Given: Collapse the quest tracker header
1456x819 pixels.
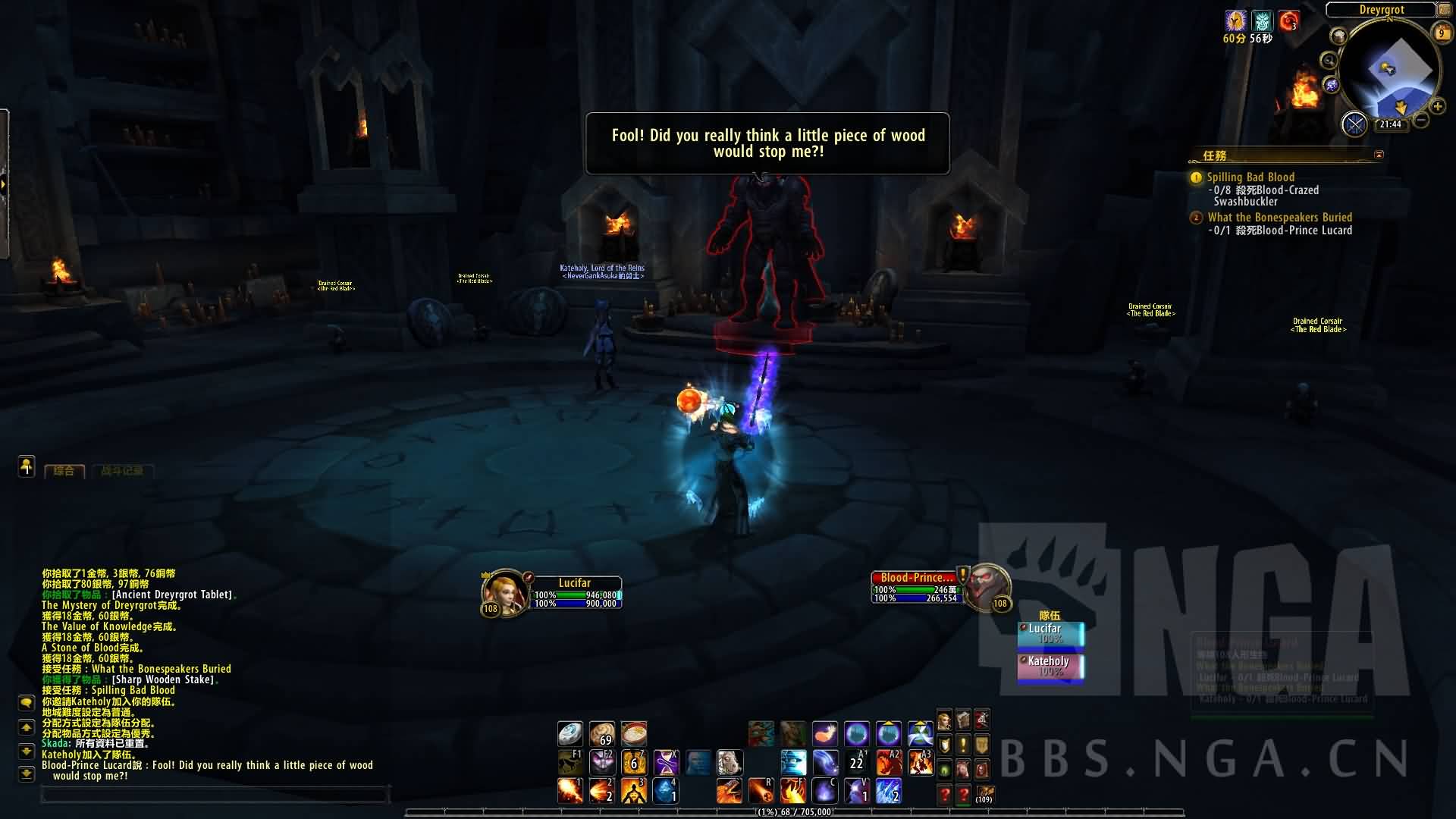Looking at the screenshot, I should (x=1379, y=155).
